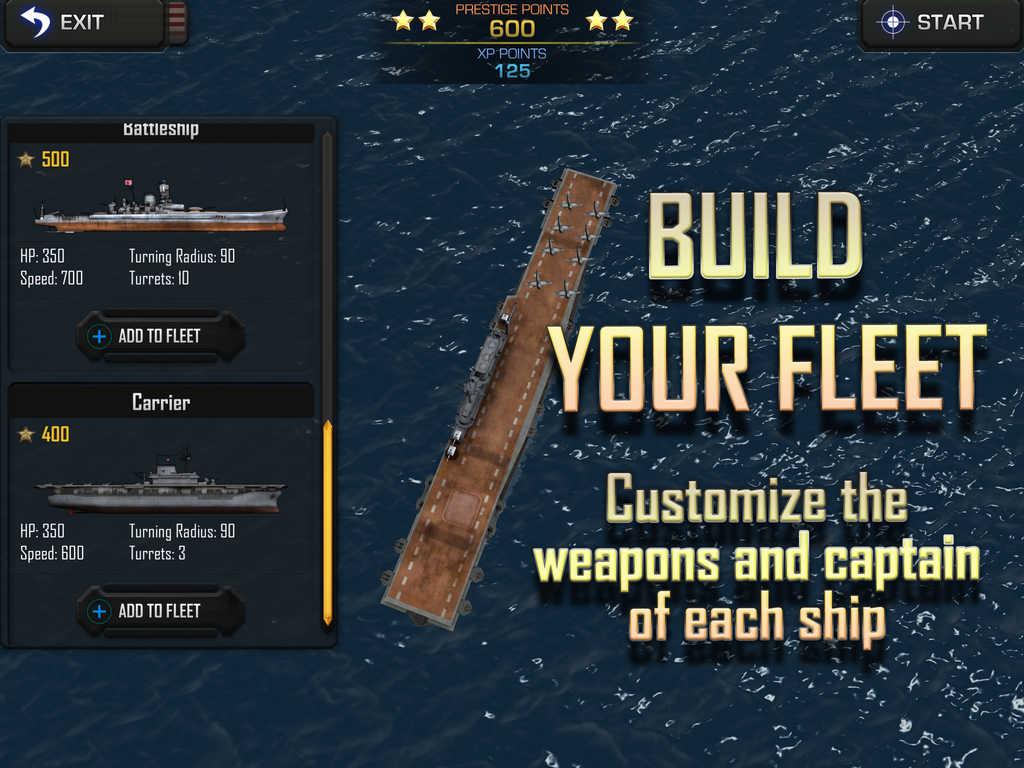This screenshot has width=1024, height=768.
Task: Click the yellow ship list scrollbar
Action: 327,523
